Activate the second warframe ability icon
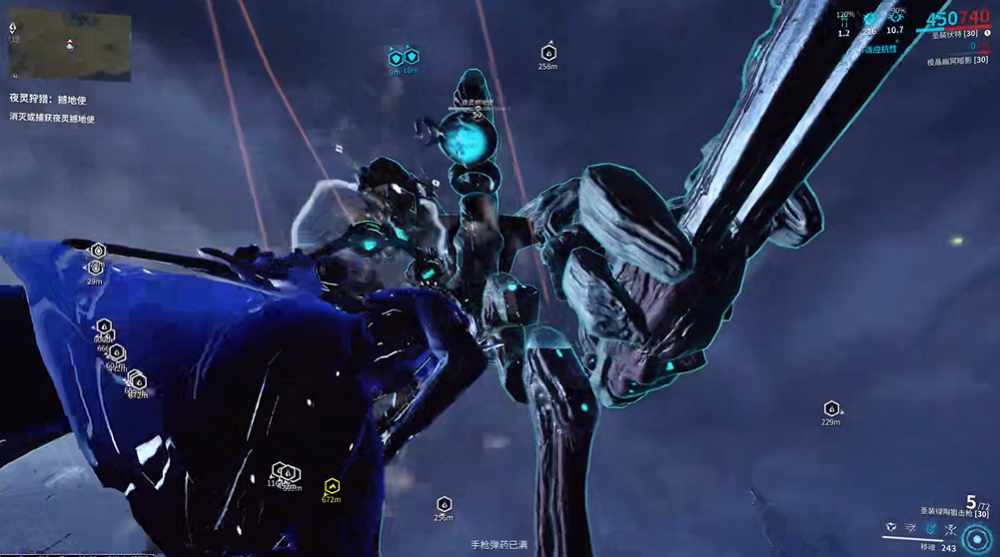1000x557 pixels. pyautogui.click(x=910, y=526)
